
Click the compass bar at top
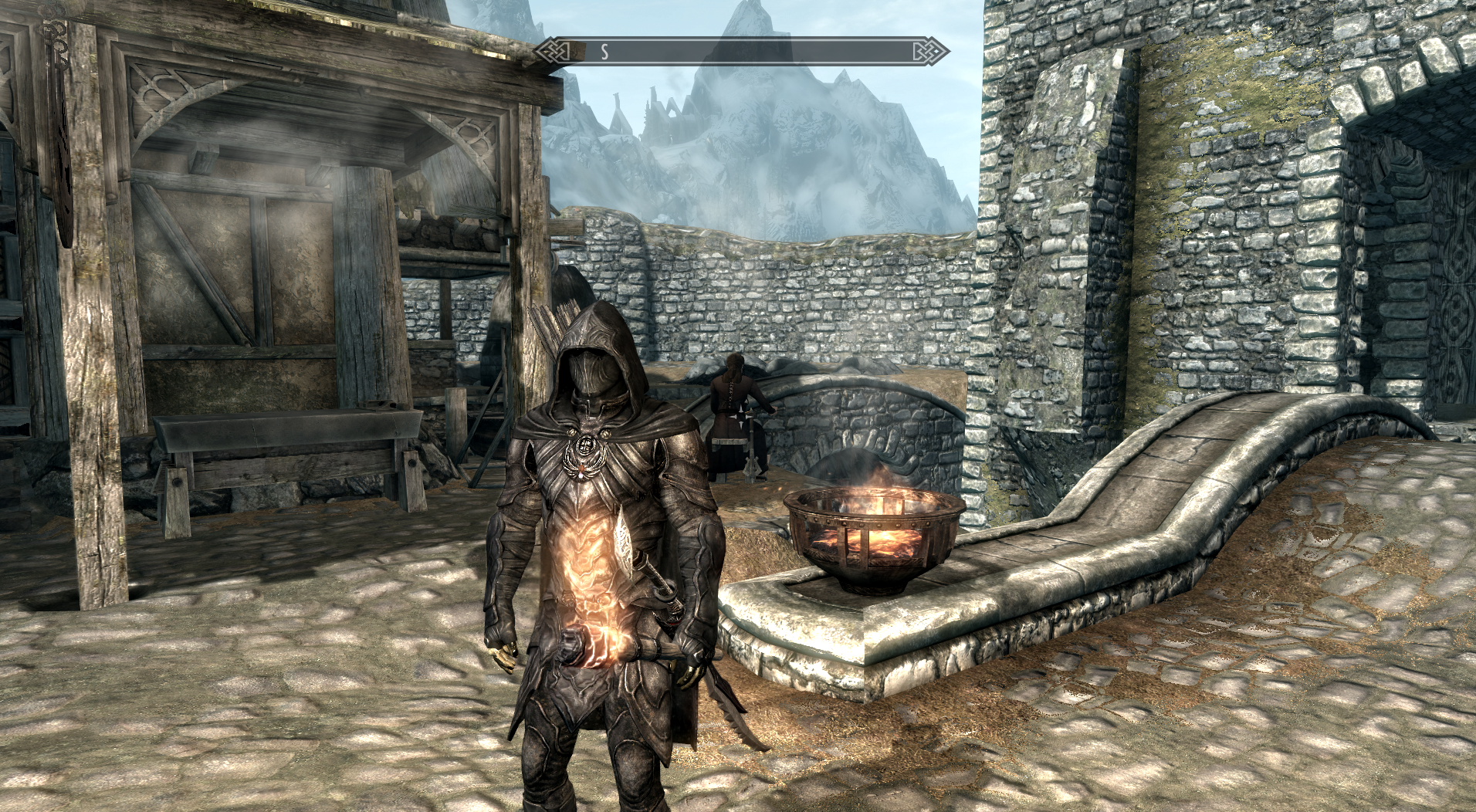[x=737, y=52]
